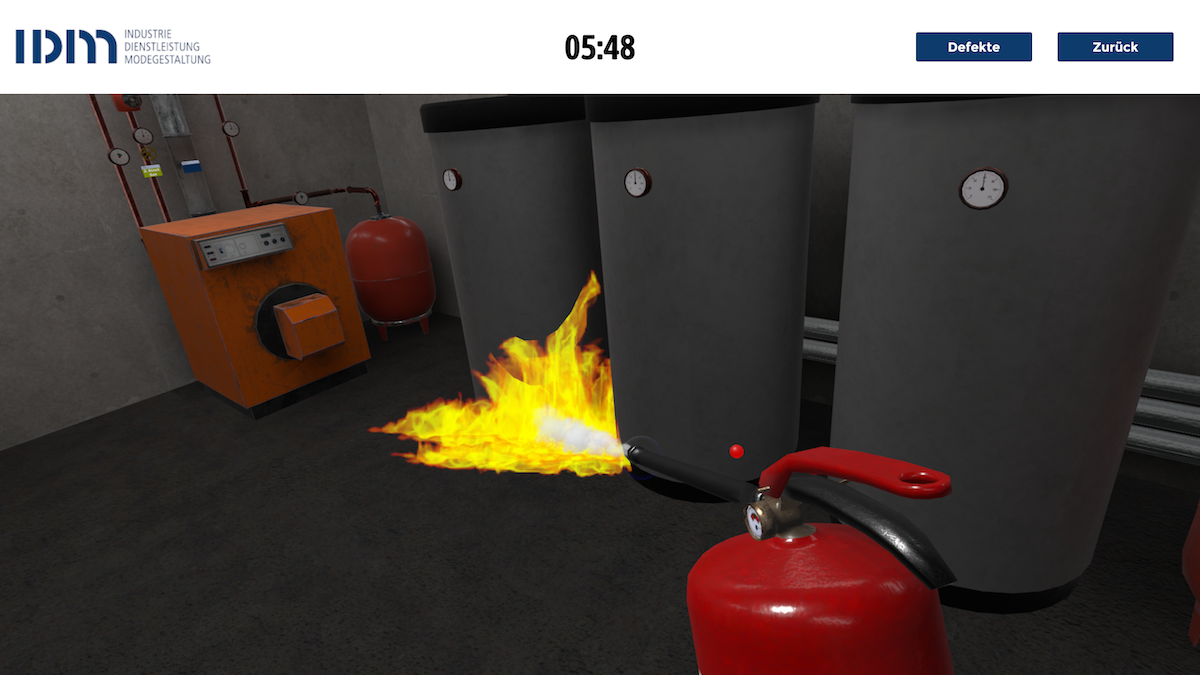
Task: Go back with the Zurück button
Action: [x=1115, y=47]
